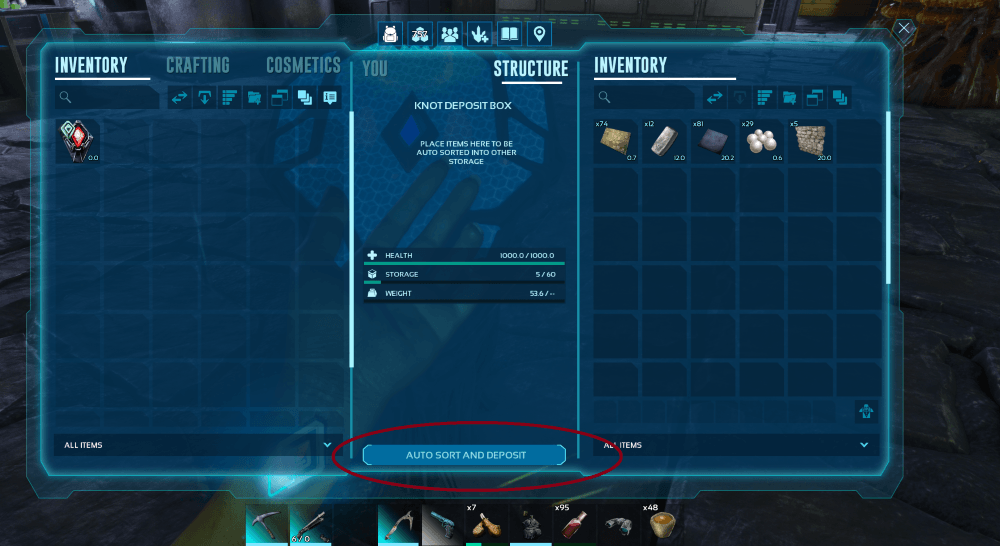Switch to the Crafting tab
This screenshot has height=546, width=1000.
tap(197, 66)
